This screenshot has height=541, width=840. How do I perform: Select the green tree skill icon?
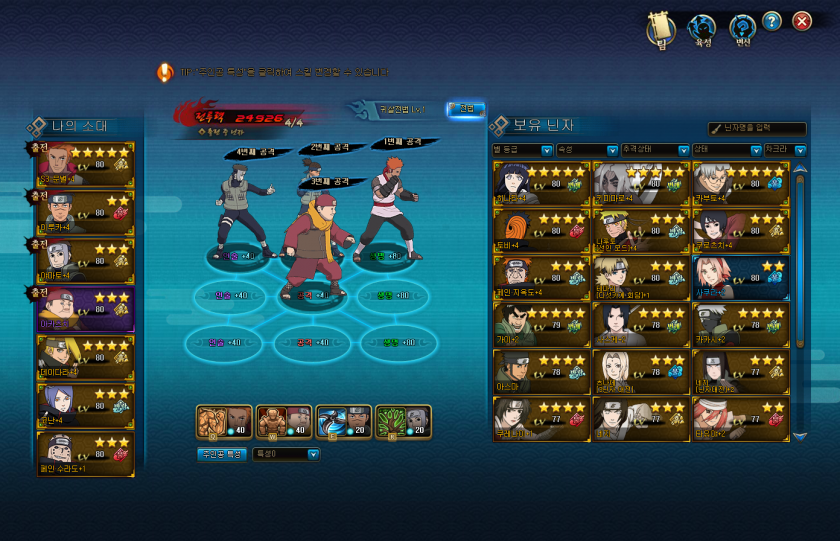click(403, 422)
